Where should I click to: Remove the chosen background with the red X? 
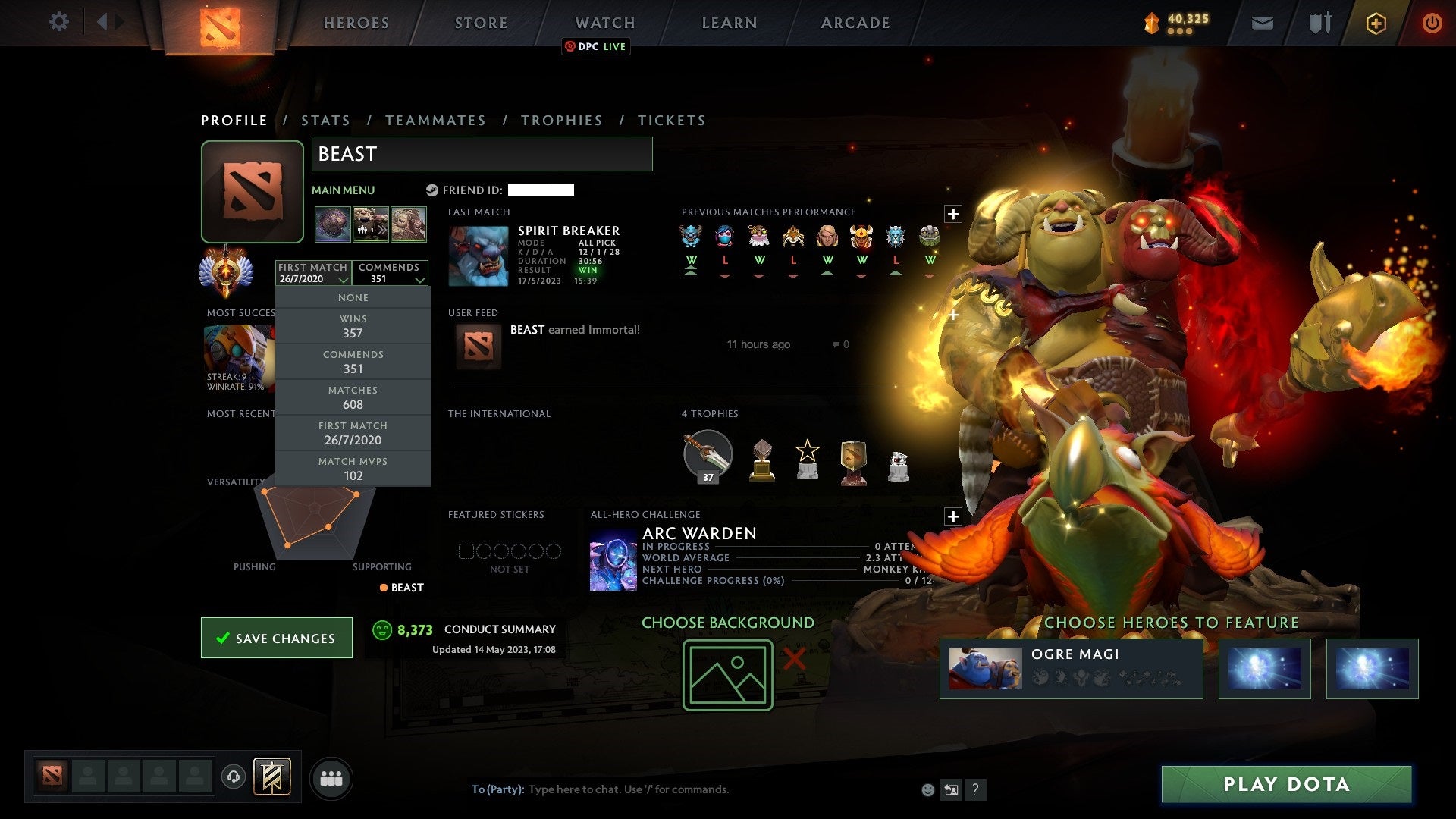[793, 660]
